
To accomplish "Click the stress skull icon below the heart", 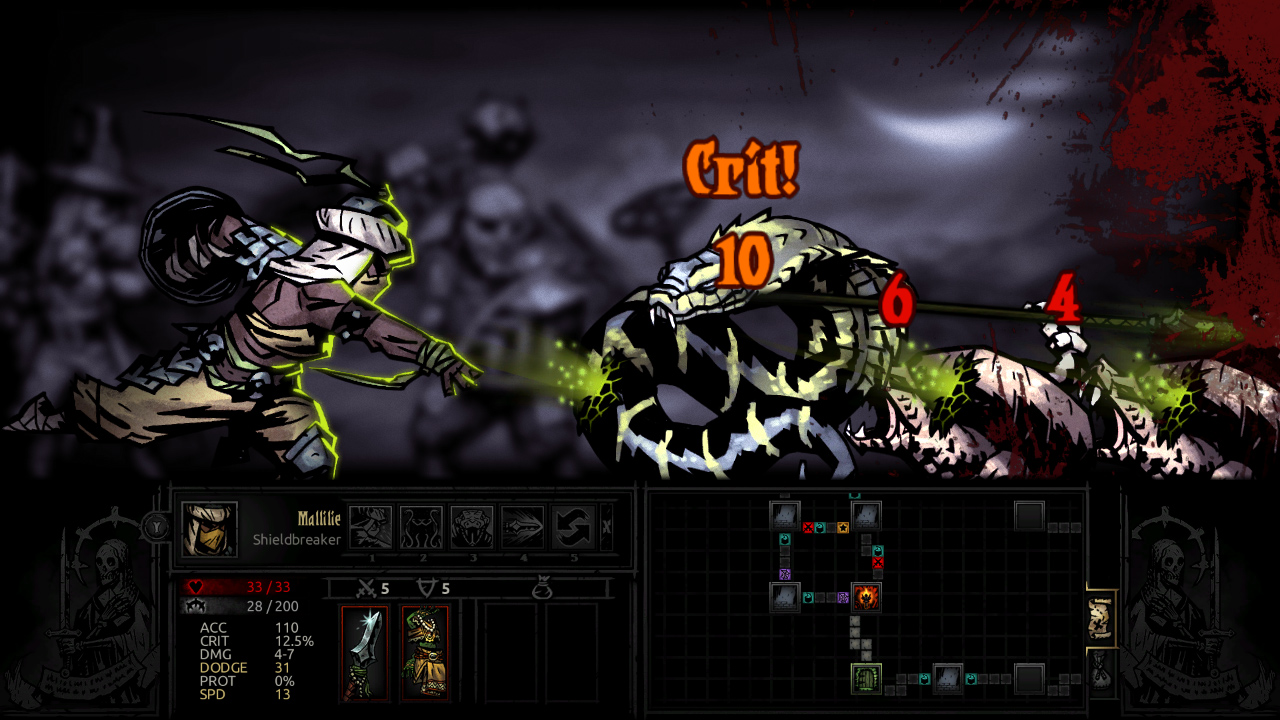I will pos(194,607).
